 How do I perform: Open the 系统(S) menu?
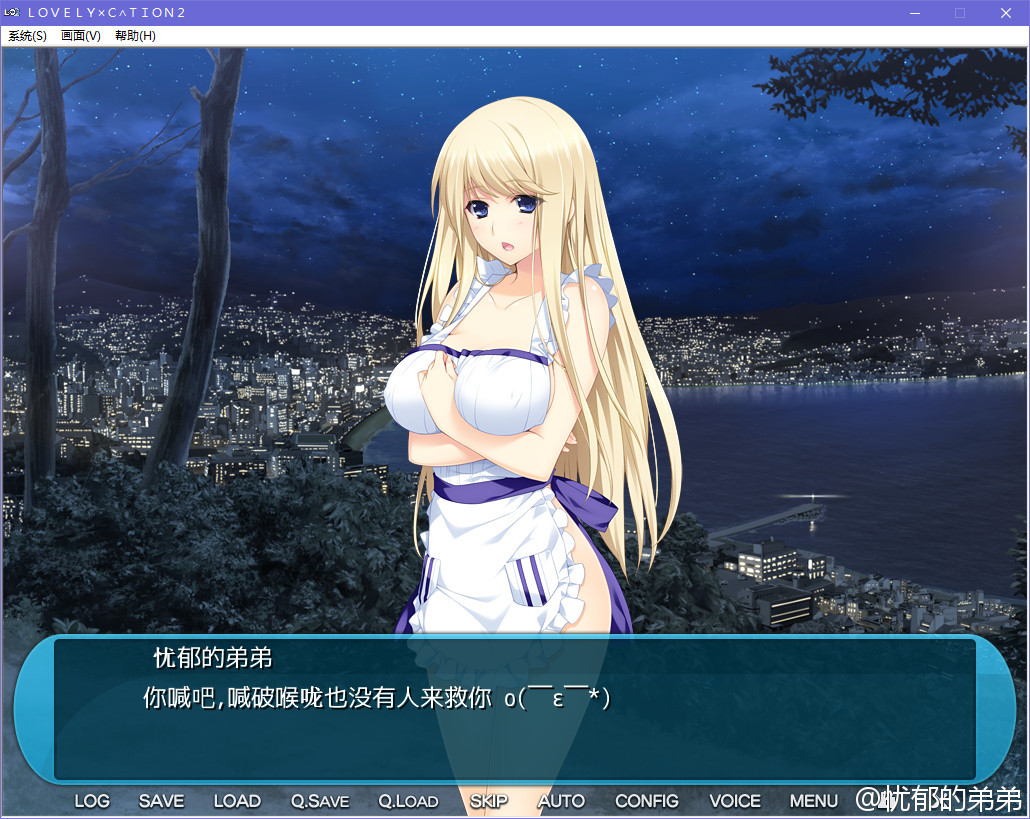[27, 36]
